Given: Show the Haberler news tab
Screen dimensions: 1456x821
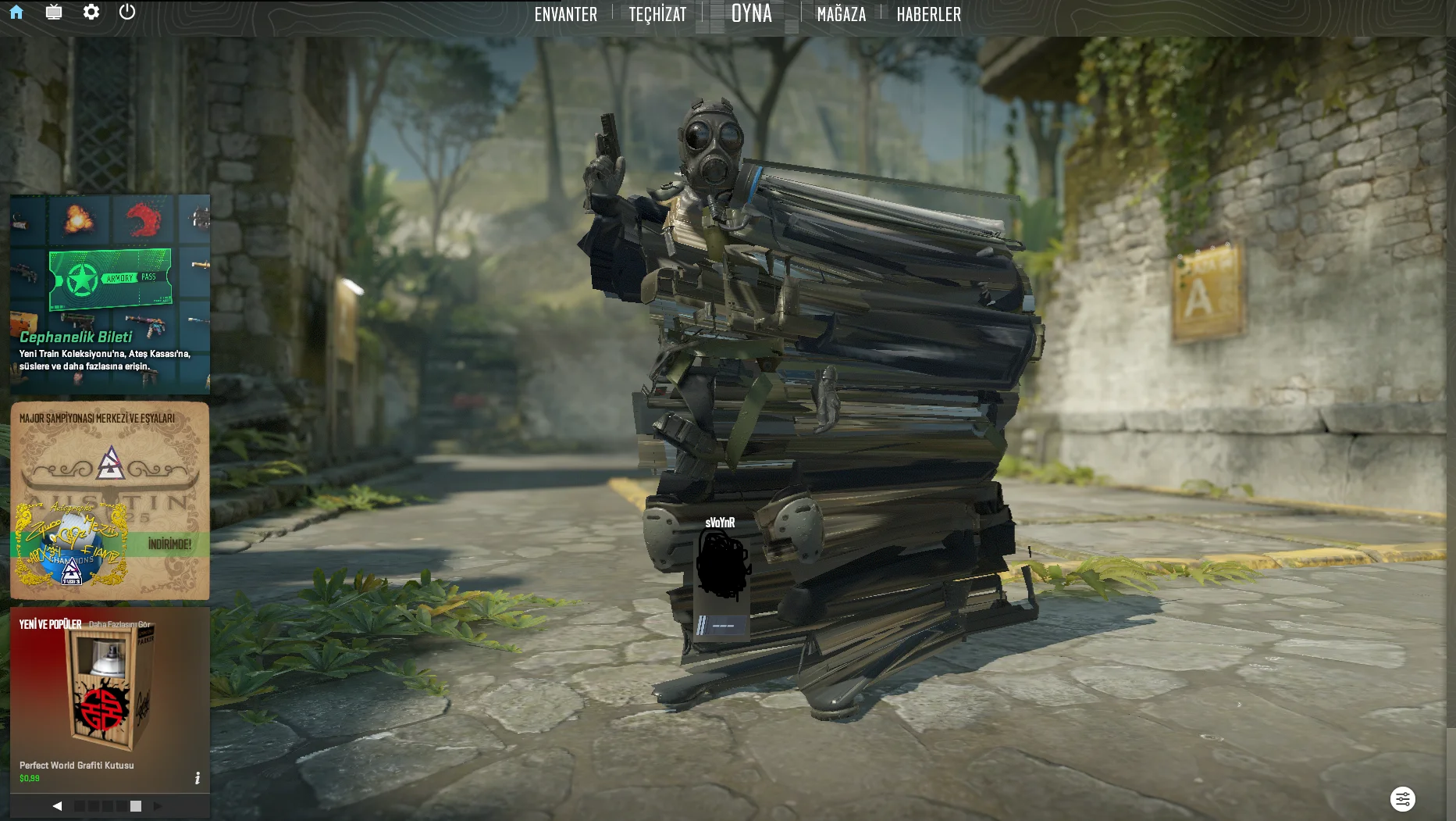Looking at the screenshot, I should tap(928, 14).
